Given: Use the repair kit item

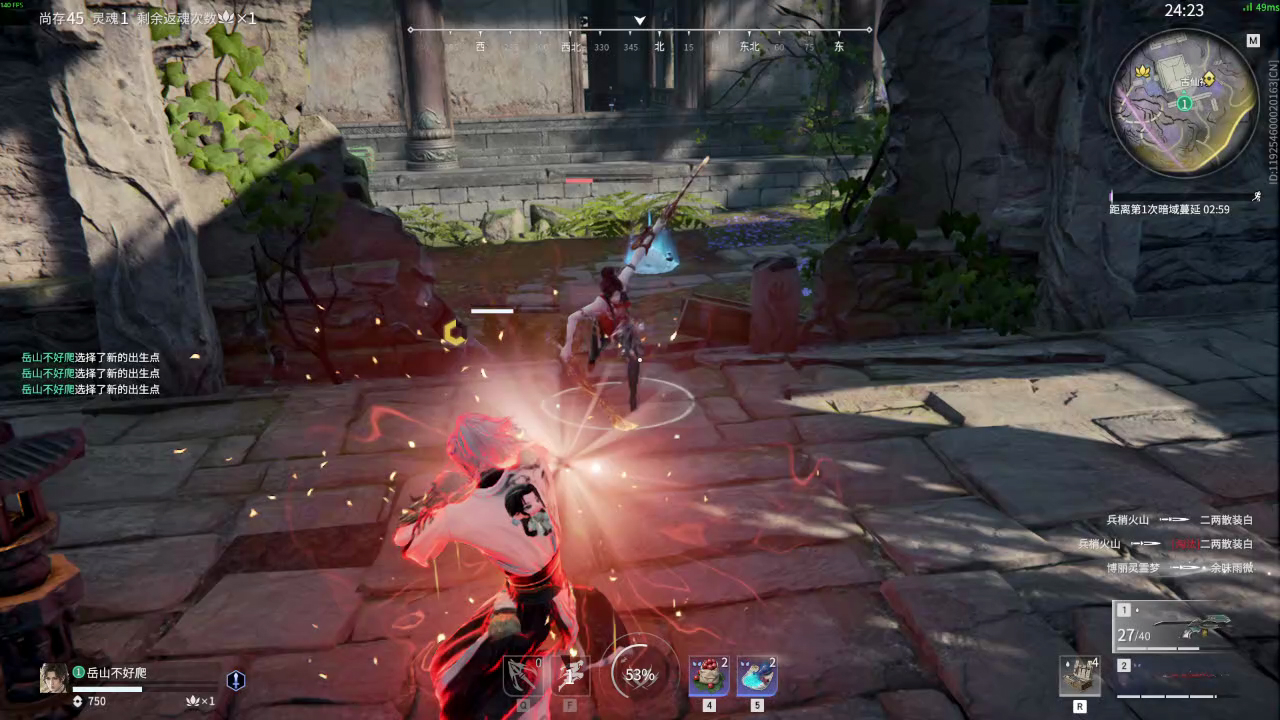Looking at the screenshot, I should [x=1080, y=677].
